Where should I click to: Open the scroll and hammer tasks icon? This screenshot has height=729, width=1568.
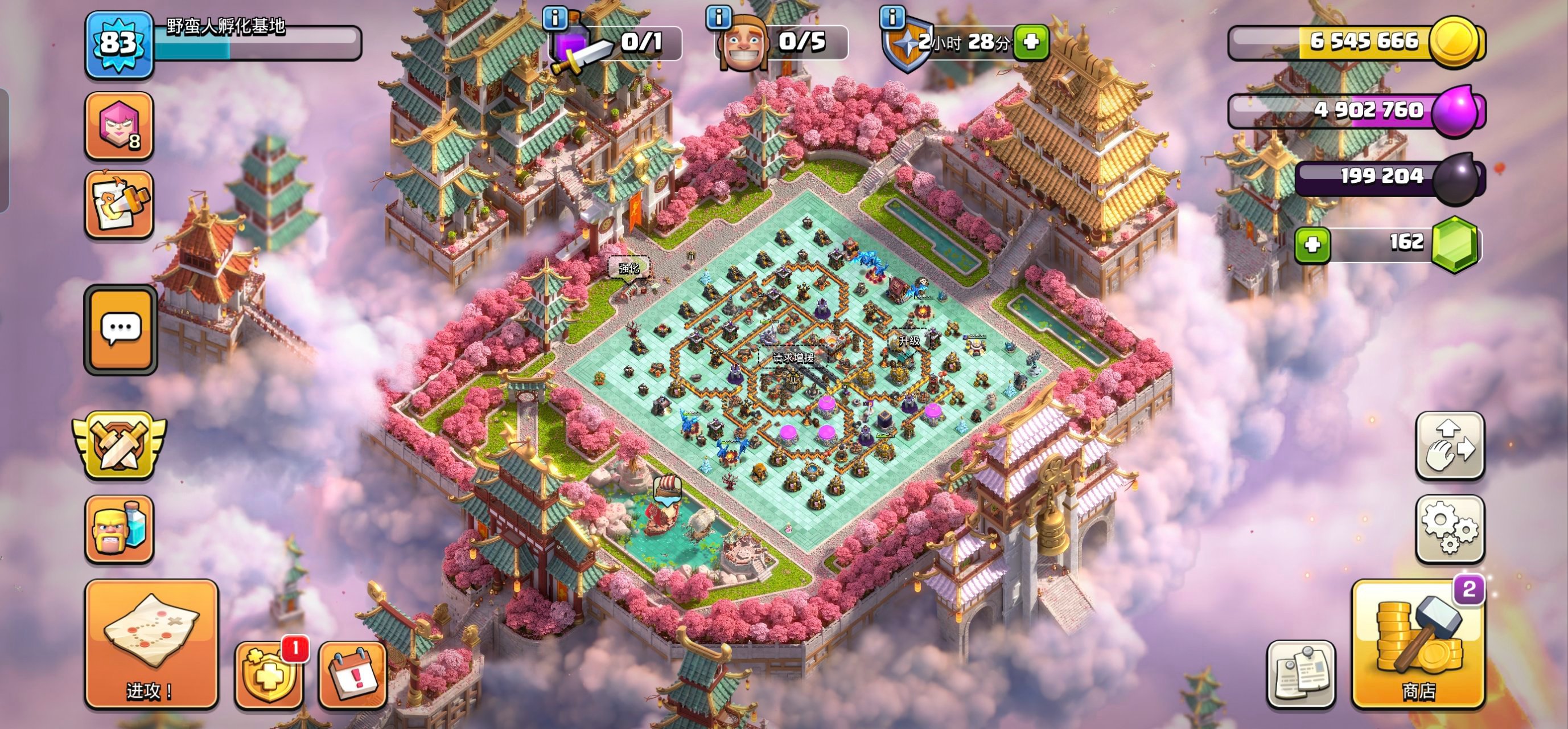pos(119,205)
